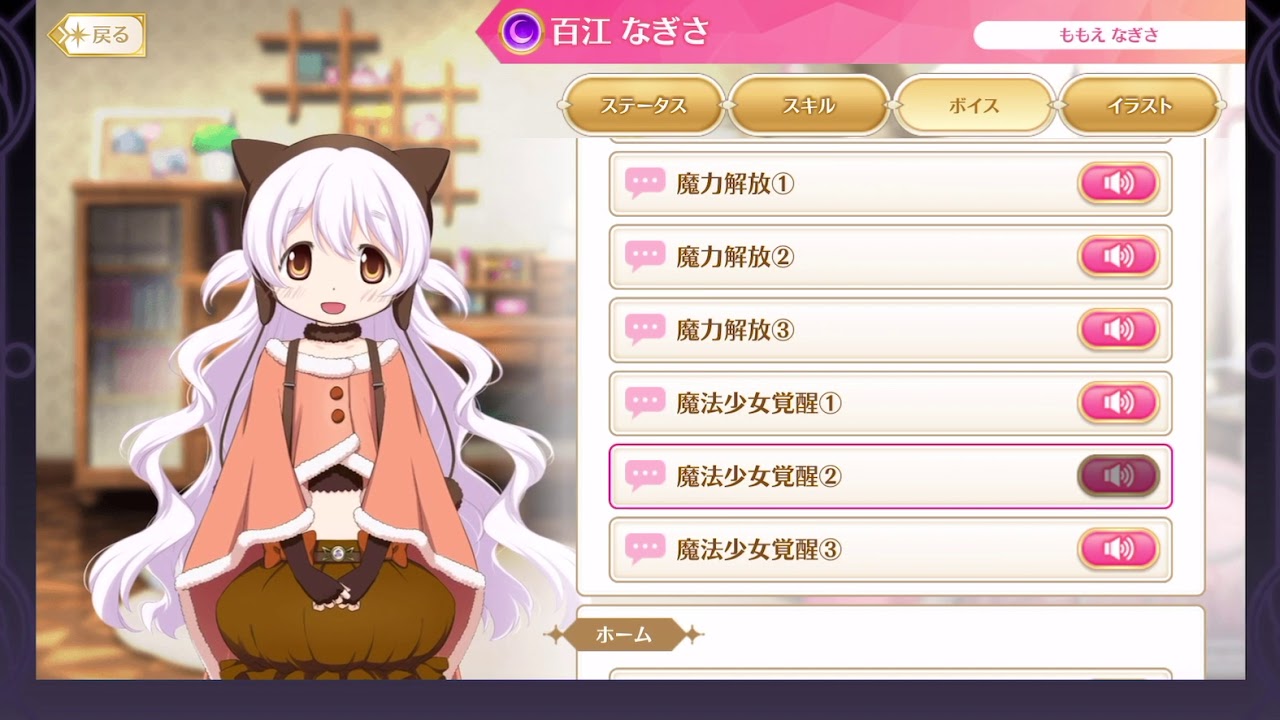Play the 魔力解放① voice line
Image resolution: width=1280 pixels, height=720 pixels.
click(1118, 183)
